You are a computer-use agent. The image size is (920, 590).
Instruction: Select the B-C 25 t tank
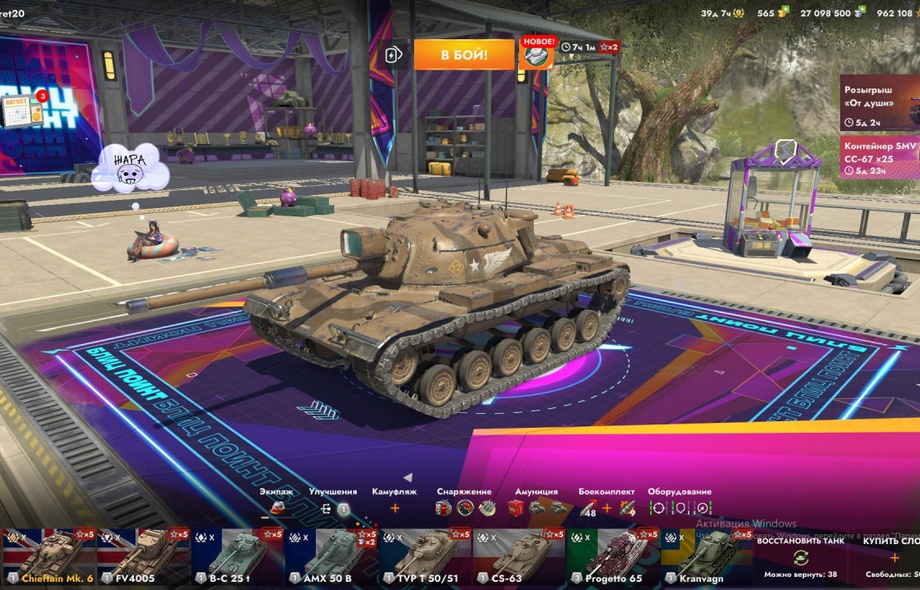pyautogui.click(x=237, y=557)
